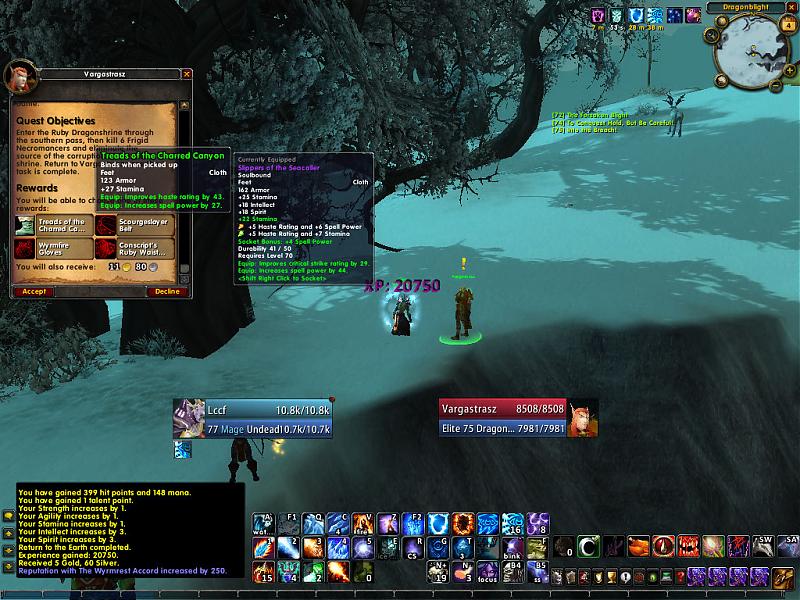Close the Vargastrasz quest window
The image size is (800, 600).
(186, 74)
